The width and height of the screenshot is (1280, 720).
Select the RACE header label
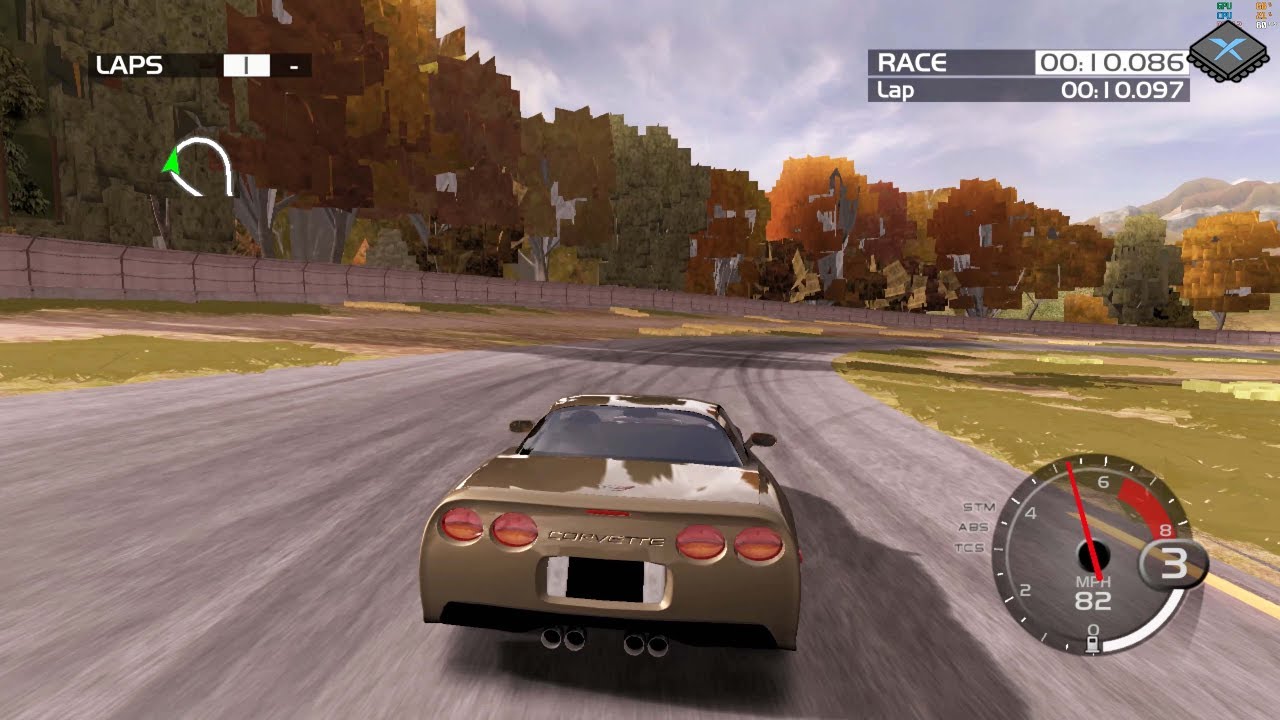910,62
